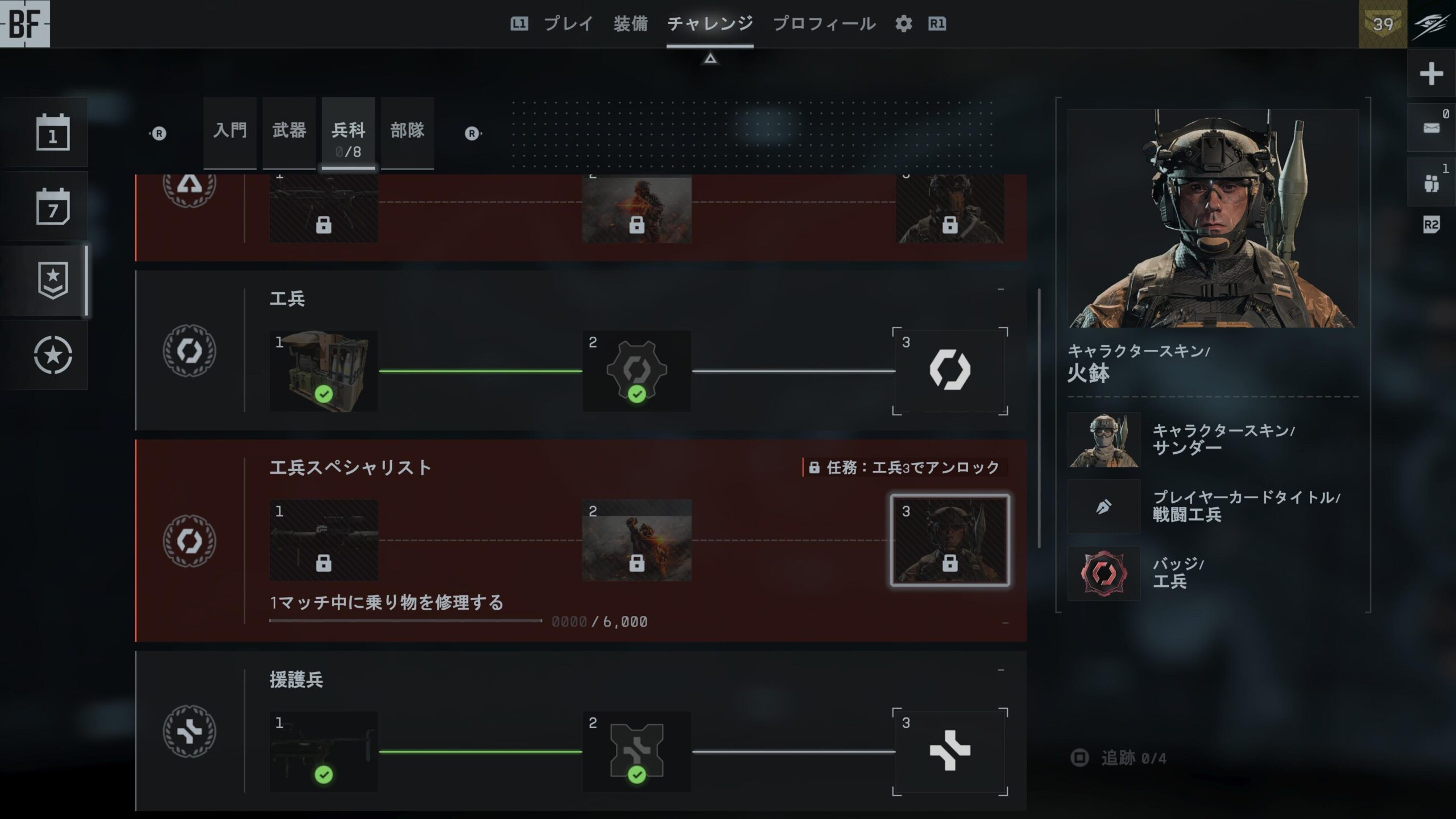Image resolution: width=1456 pixels, height=819 pixels.
Task: Switch to the 武器 challenge category
Action: click(x=289, y=132)
